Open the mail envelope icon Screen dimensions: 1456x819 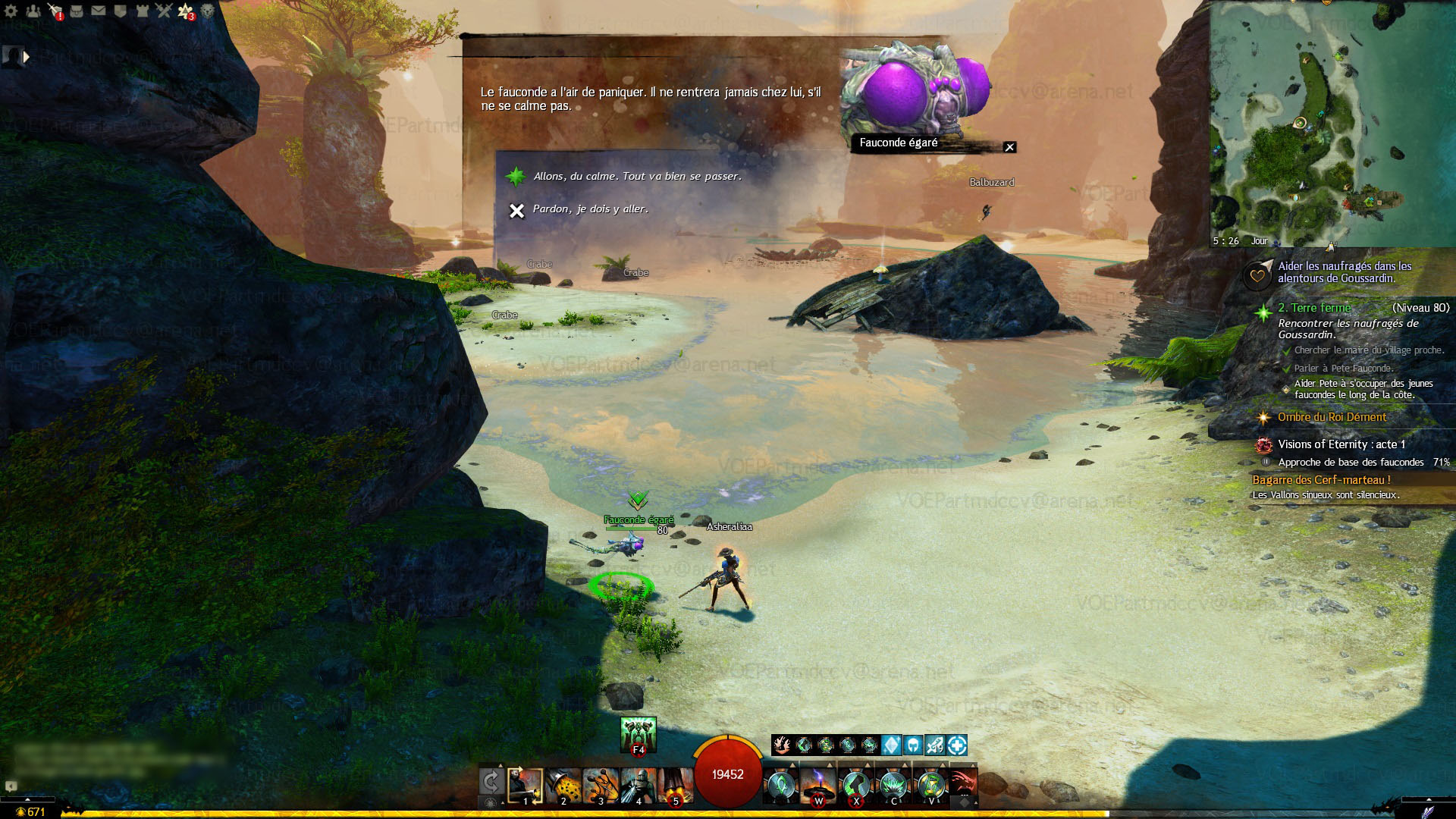tap(99, 11)
